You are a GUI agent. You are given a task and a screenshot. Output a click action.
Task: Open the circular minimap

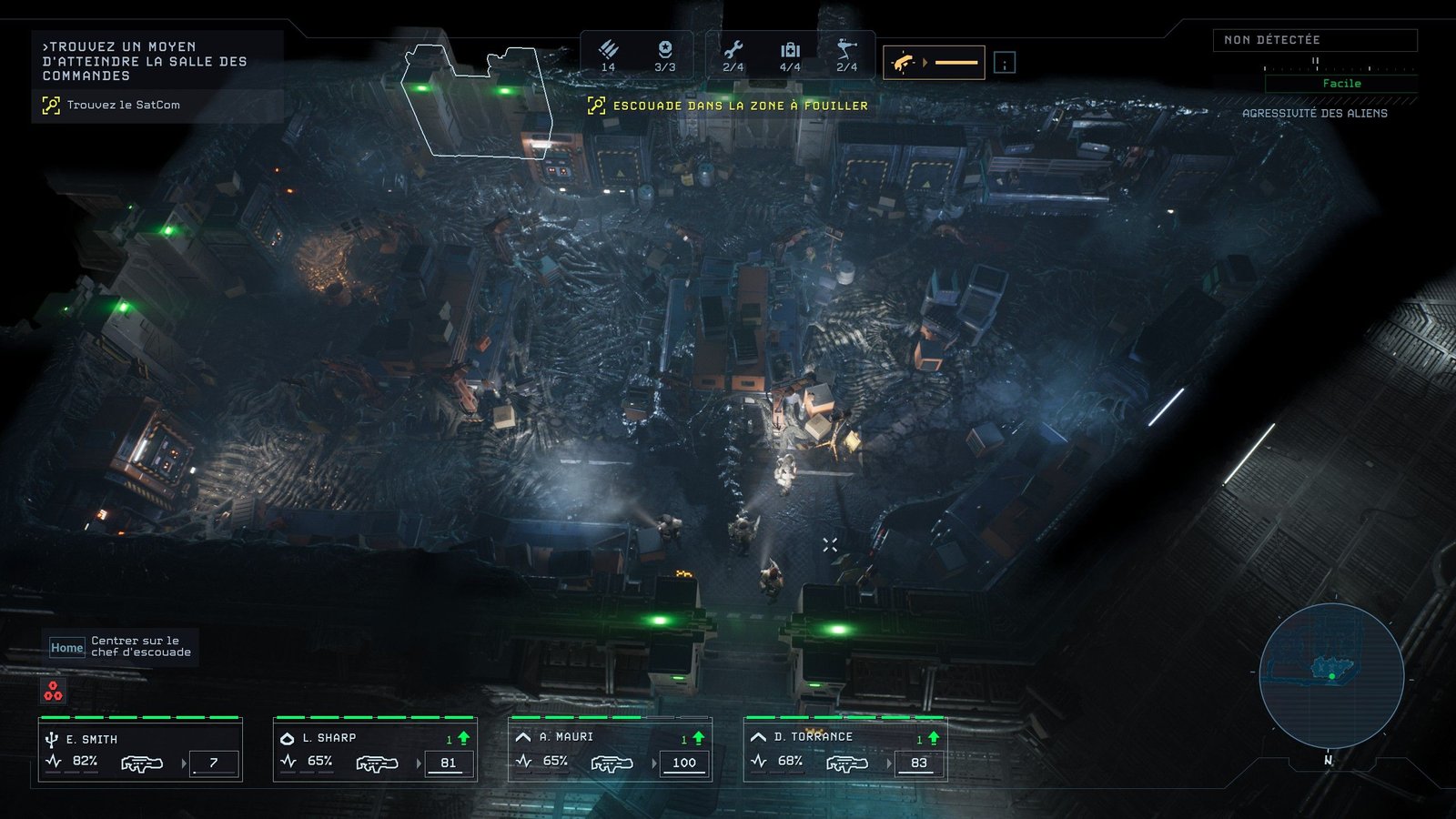click(1331, 675)
